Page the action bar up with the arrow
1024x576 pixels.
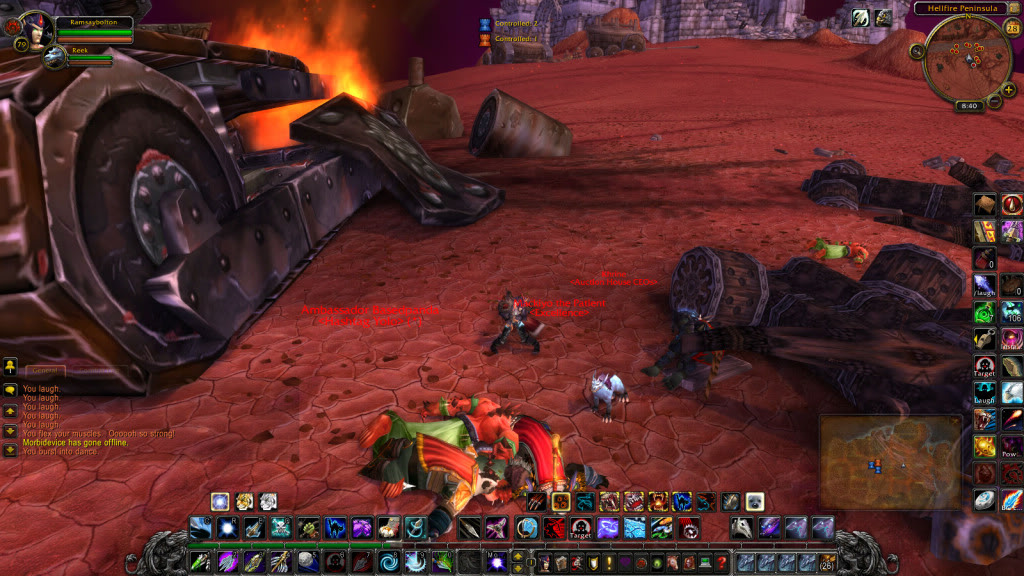517,556
